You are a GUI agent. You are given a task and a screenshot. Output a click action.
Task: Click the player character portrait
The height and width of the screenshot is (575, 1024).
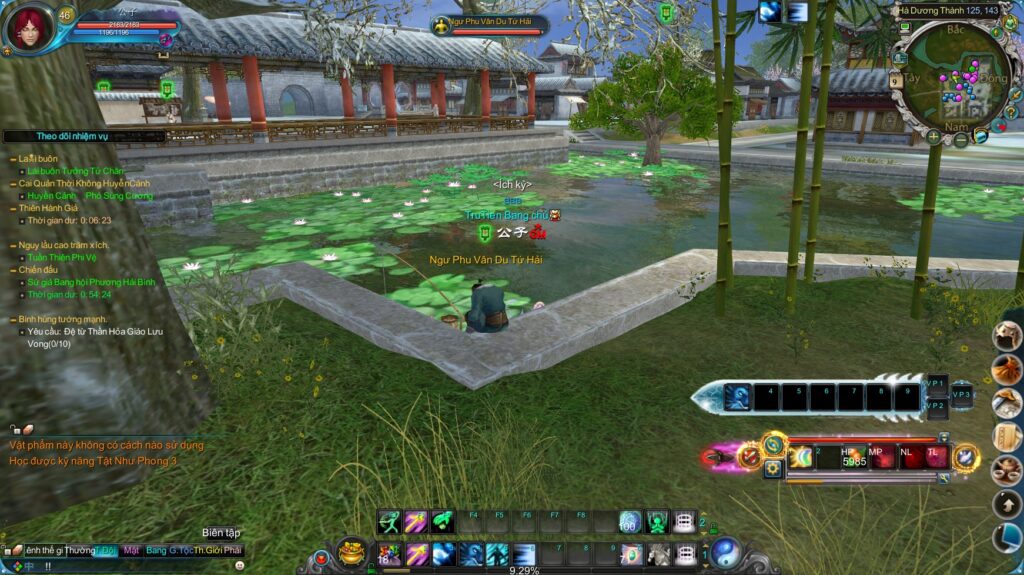pos(28,27)
